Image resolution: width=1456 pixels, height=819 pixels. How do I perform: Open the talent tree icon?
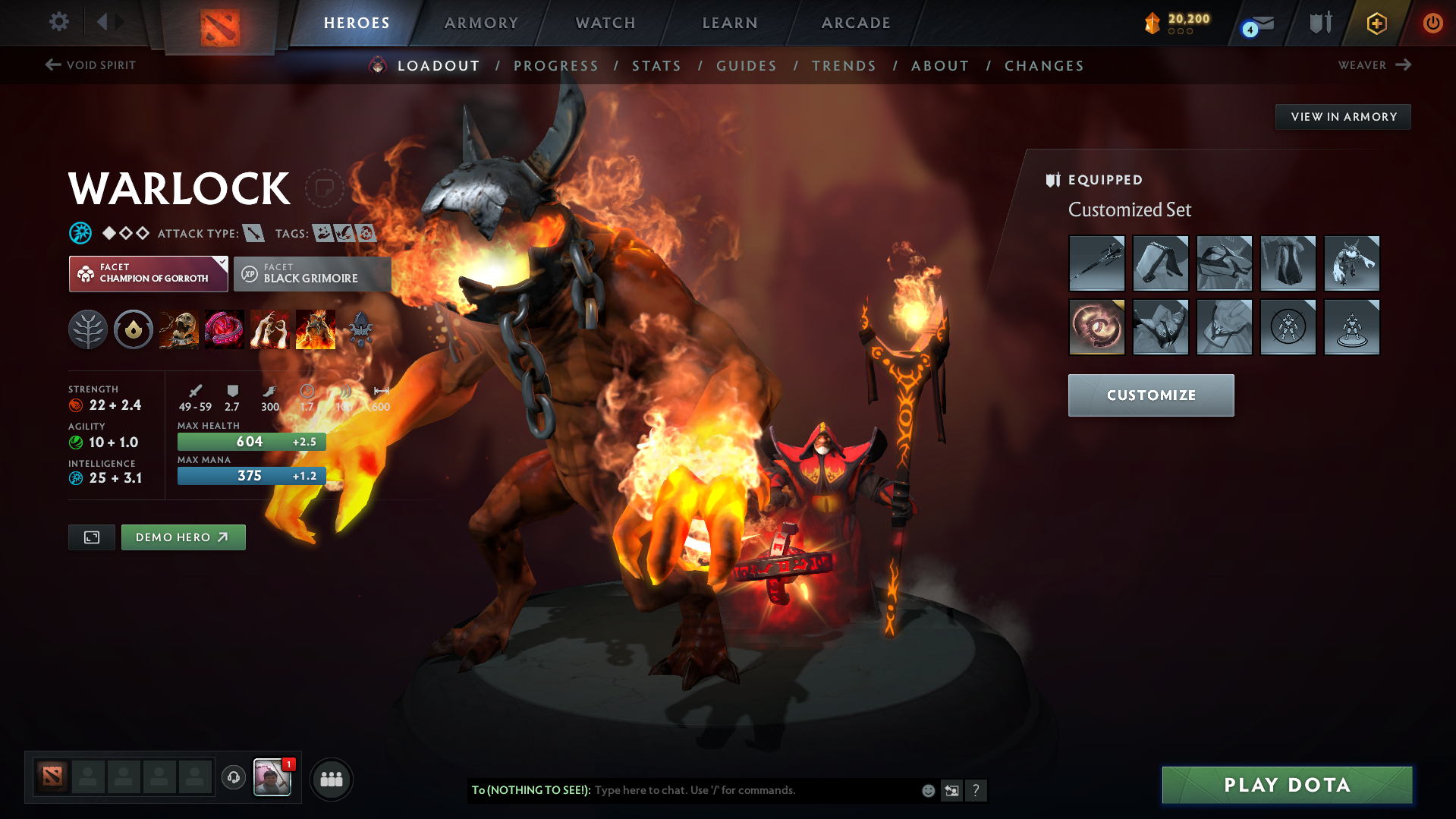[x=87, y=329]
